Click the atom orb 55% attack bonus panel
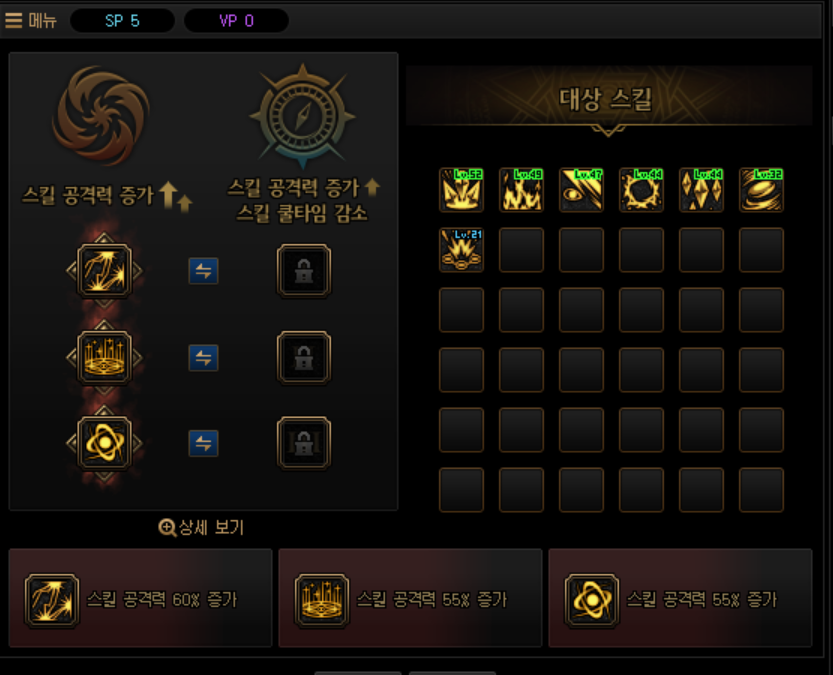The width and height of the screenshot is (833, 675). click(680, 598)
